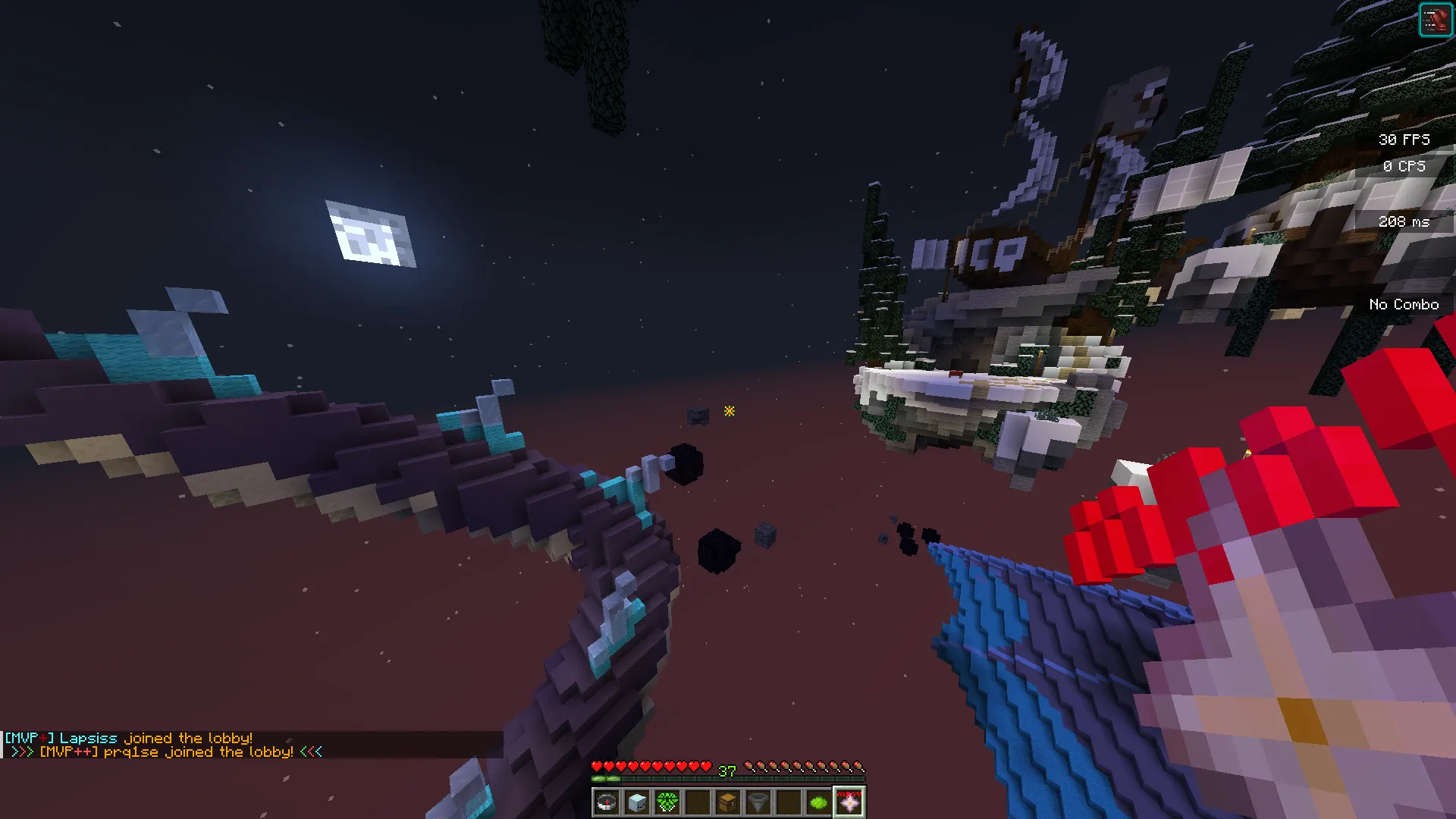Click the Lapsiss joined lobby chat message
Screen dimensions: 1456x819
[x=129, y=738]
